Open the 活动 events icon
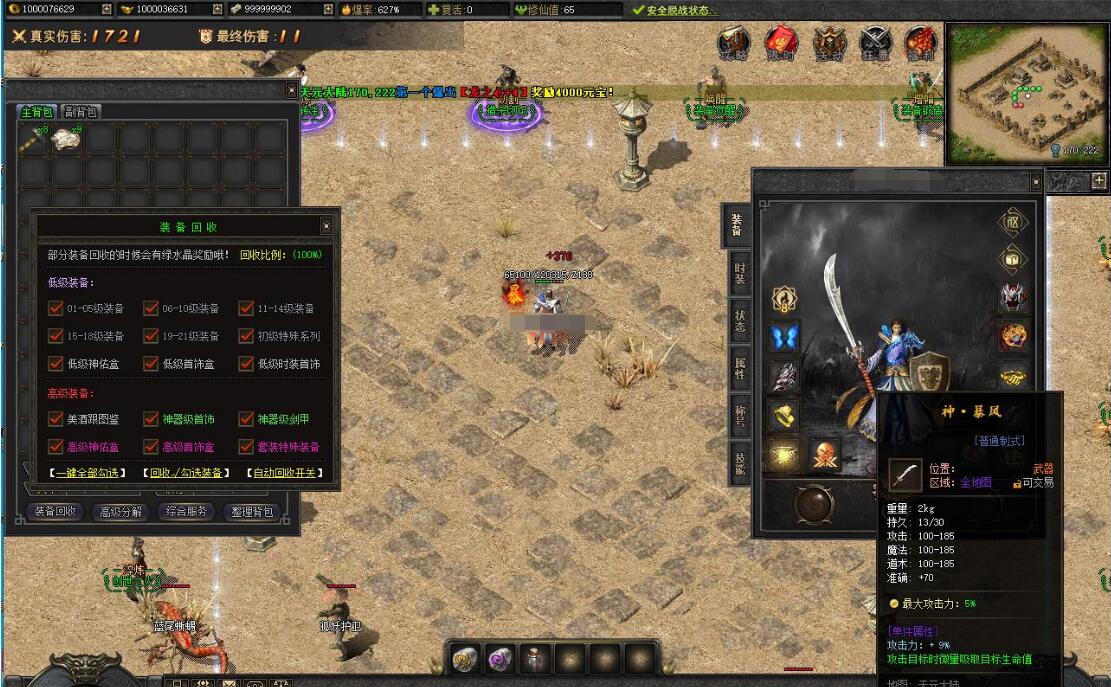 pyautogui.click(x=828, y=43)
